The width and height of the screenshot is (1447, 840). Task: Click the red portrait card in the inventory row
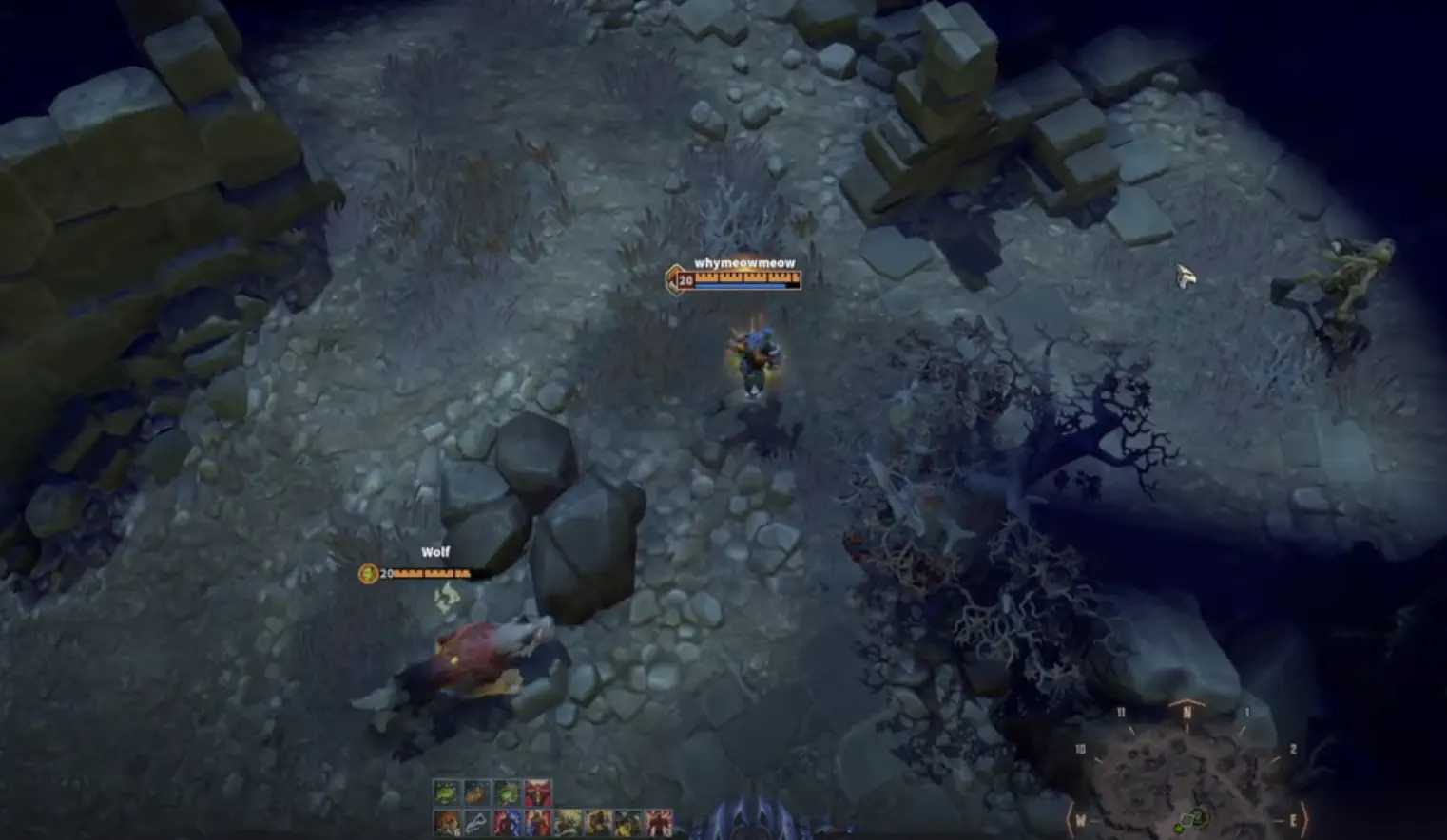click(537, 792)
